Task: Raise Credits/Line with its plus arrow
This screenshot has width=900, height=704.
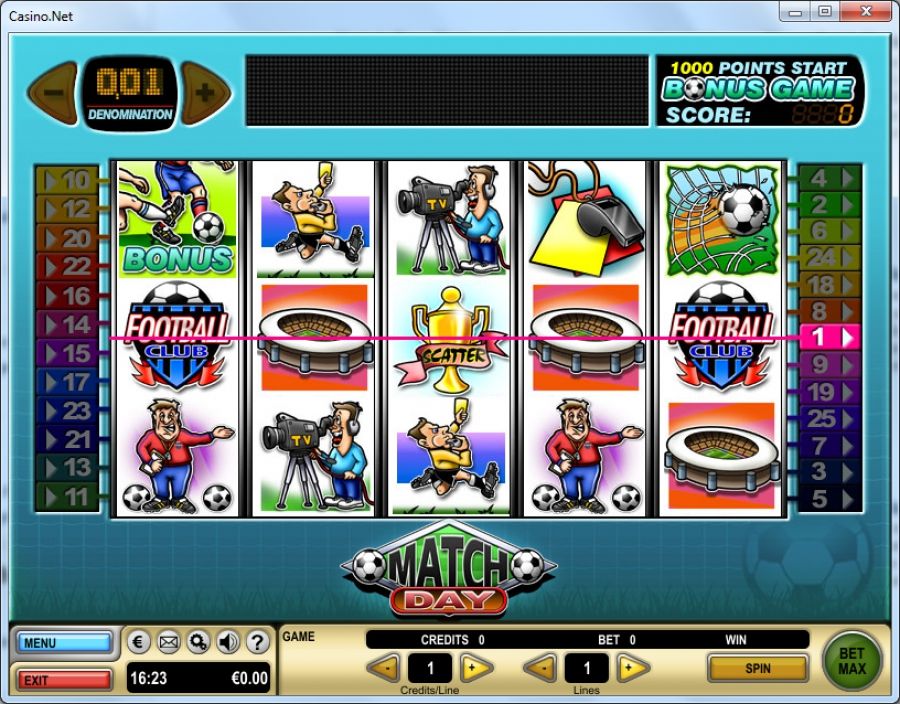Action: [x=476, y=668]
